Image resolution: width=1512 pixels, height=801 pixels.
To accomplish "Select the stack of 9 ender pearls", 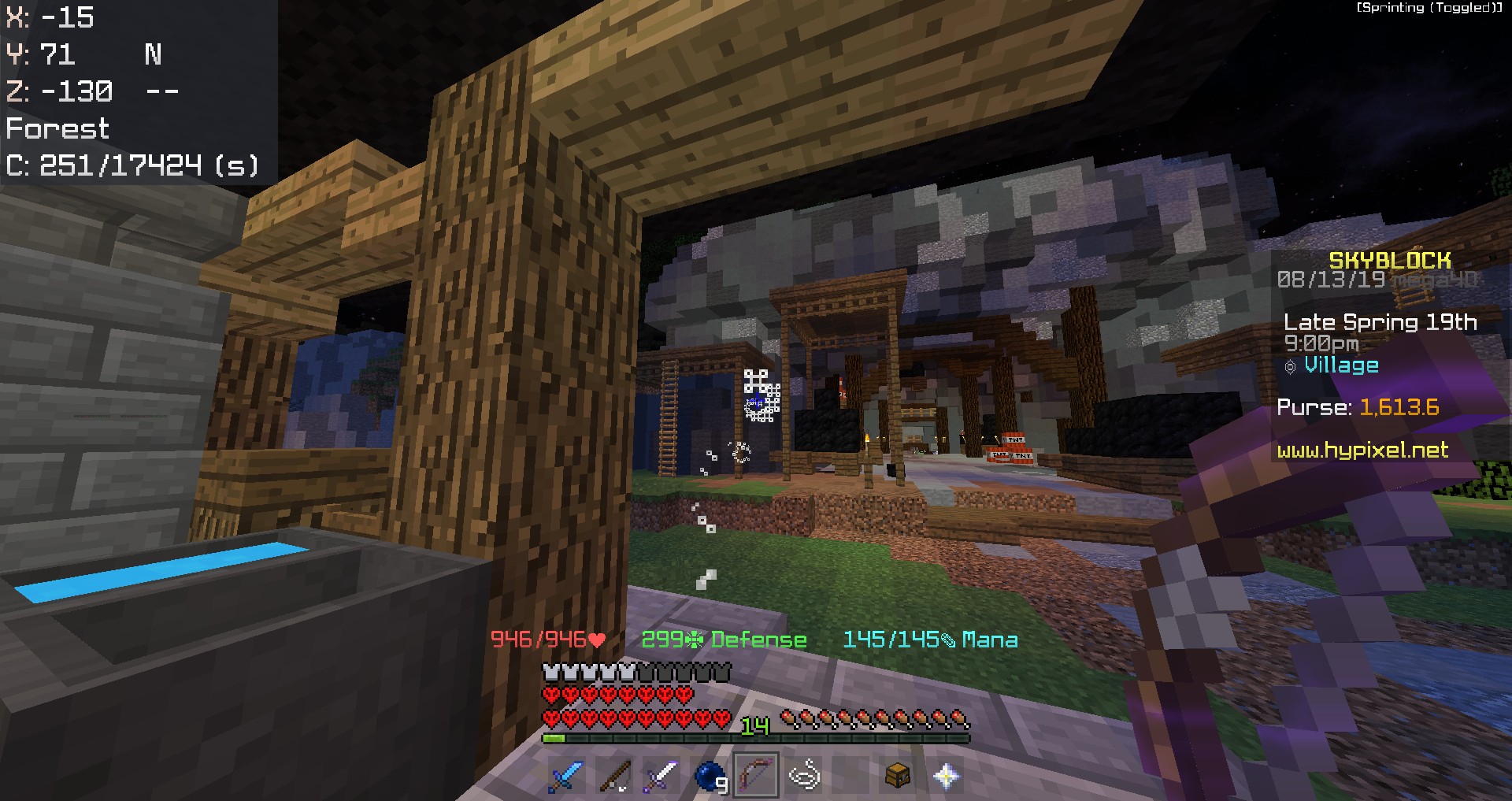I will (x=708, y=776).
